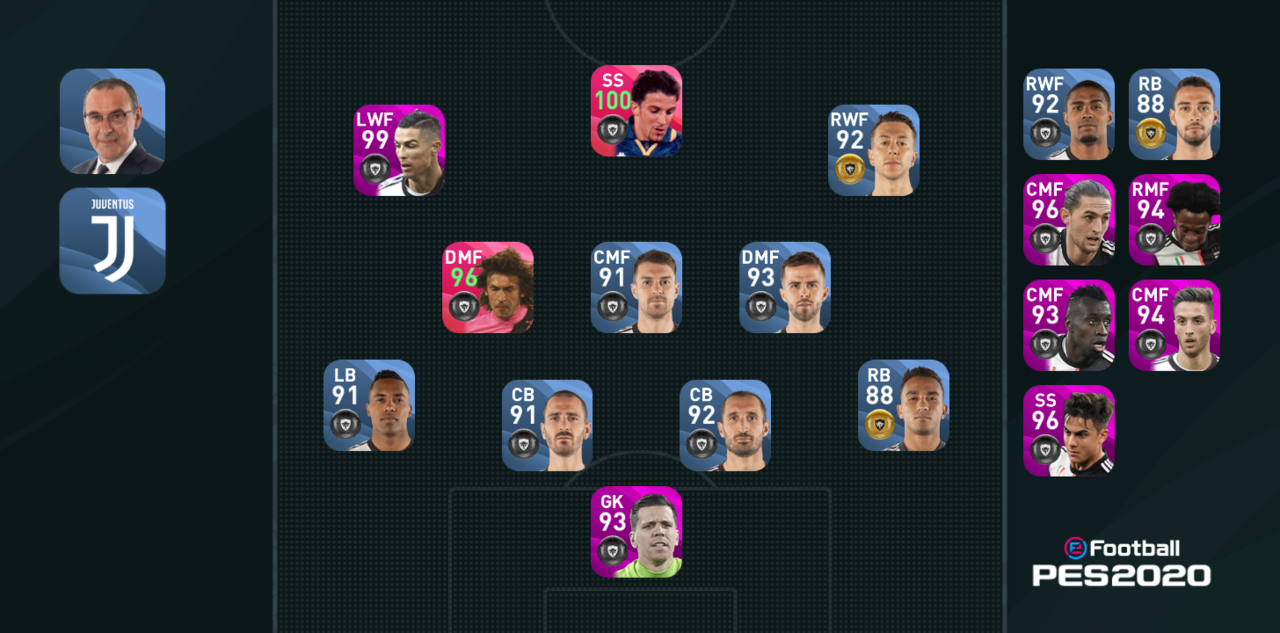Click the DMF 93 player card
This screenshot has width=1280, height=633.
(x=784, y=287)
